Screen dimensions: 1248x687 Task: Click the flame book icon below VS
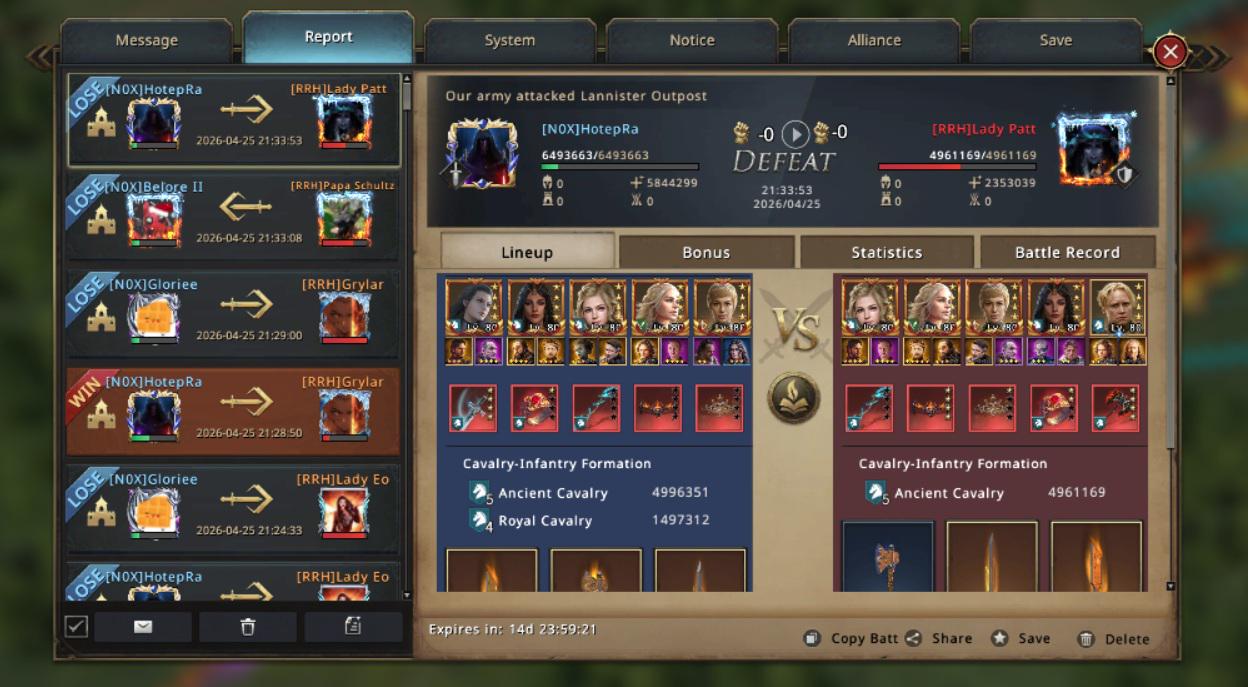pyautogui.click(x=794, y=397)
